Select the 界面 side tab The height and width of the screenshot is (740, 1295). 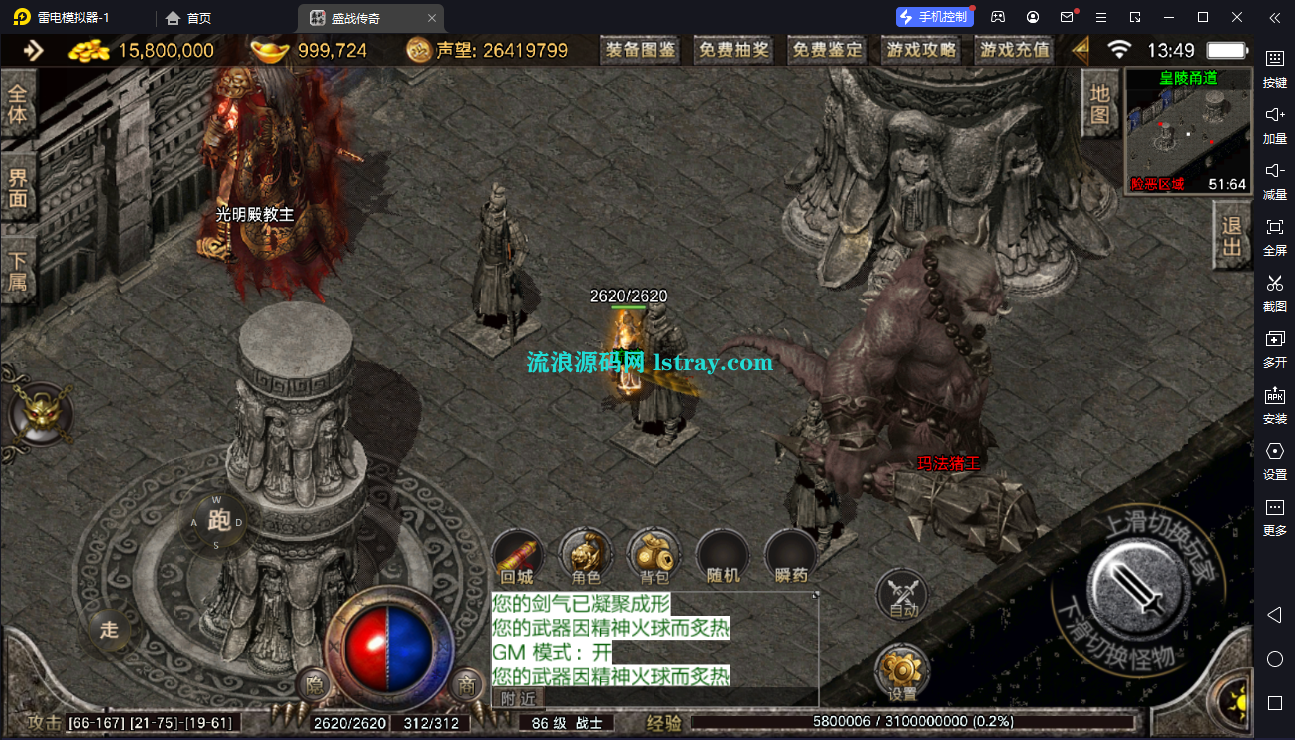tap(18, 188)
